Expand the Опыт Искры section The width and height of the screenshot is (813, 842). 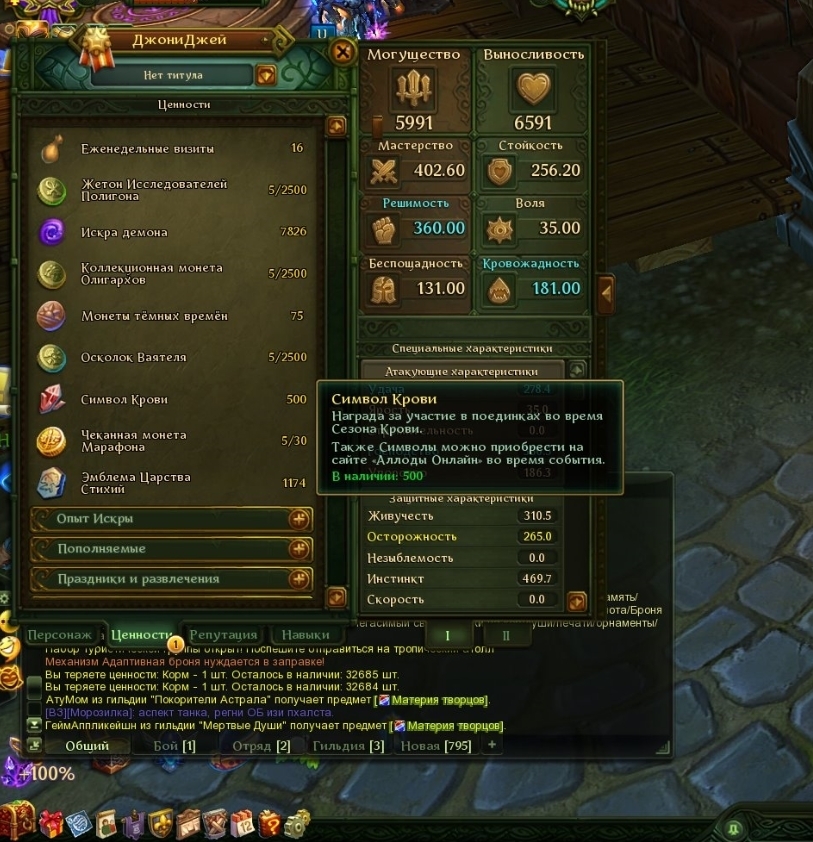[298, 519]
